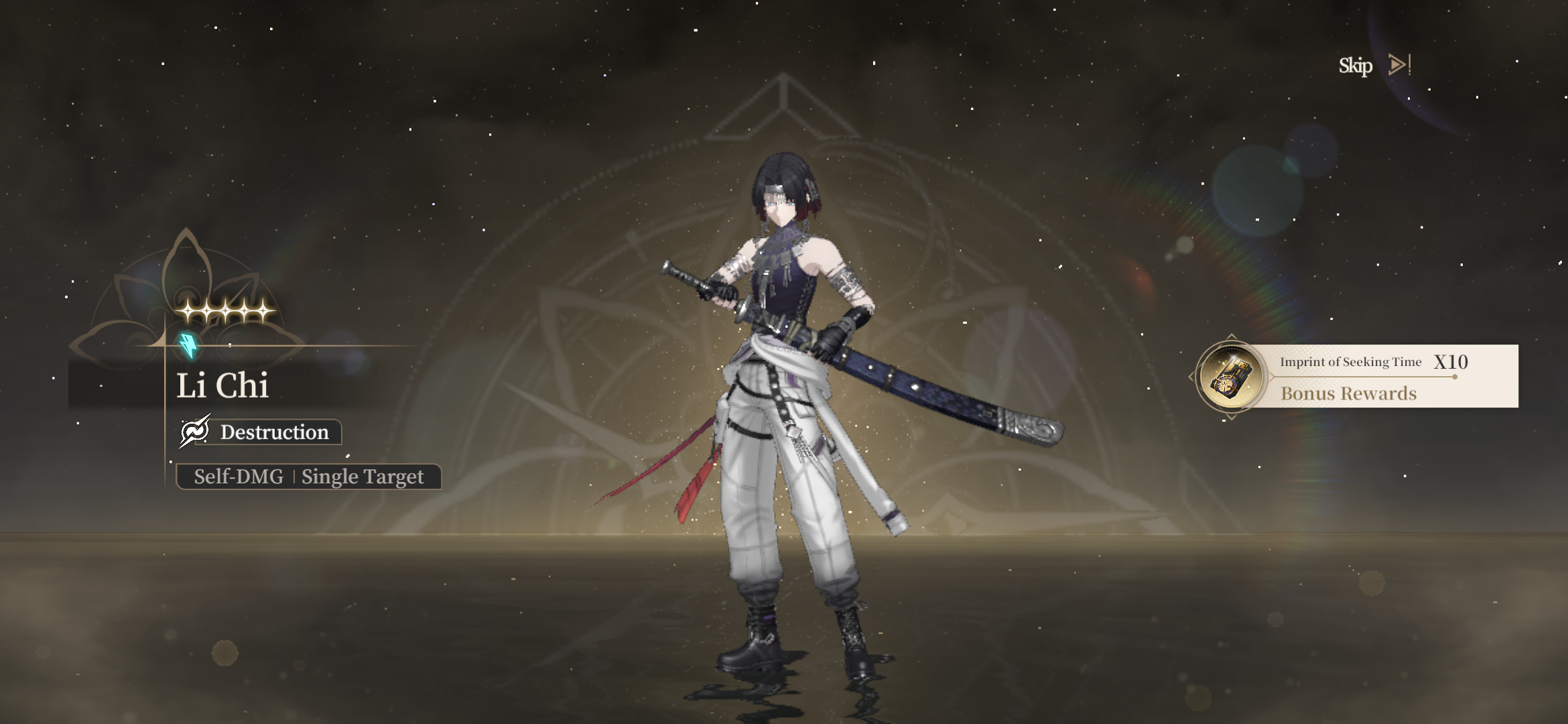The height and width of the screenshot is (724, 1568).
Task: Skip the character reveal animation
Action: [1374, 66]
